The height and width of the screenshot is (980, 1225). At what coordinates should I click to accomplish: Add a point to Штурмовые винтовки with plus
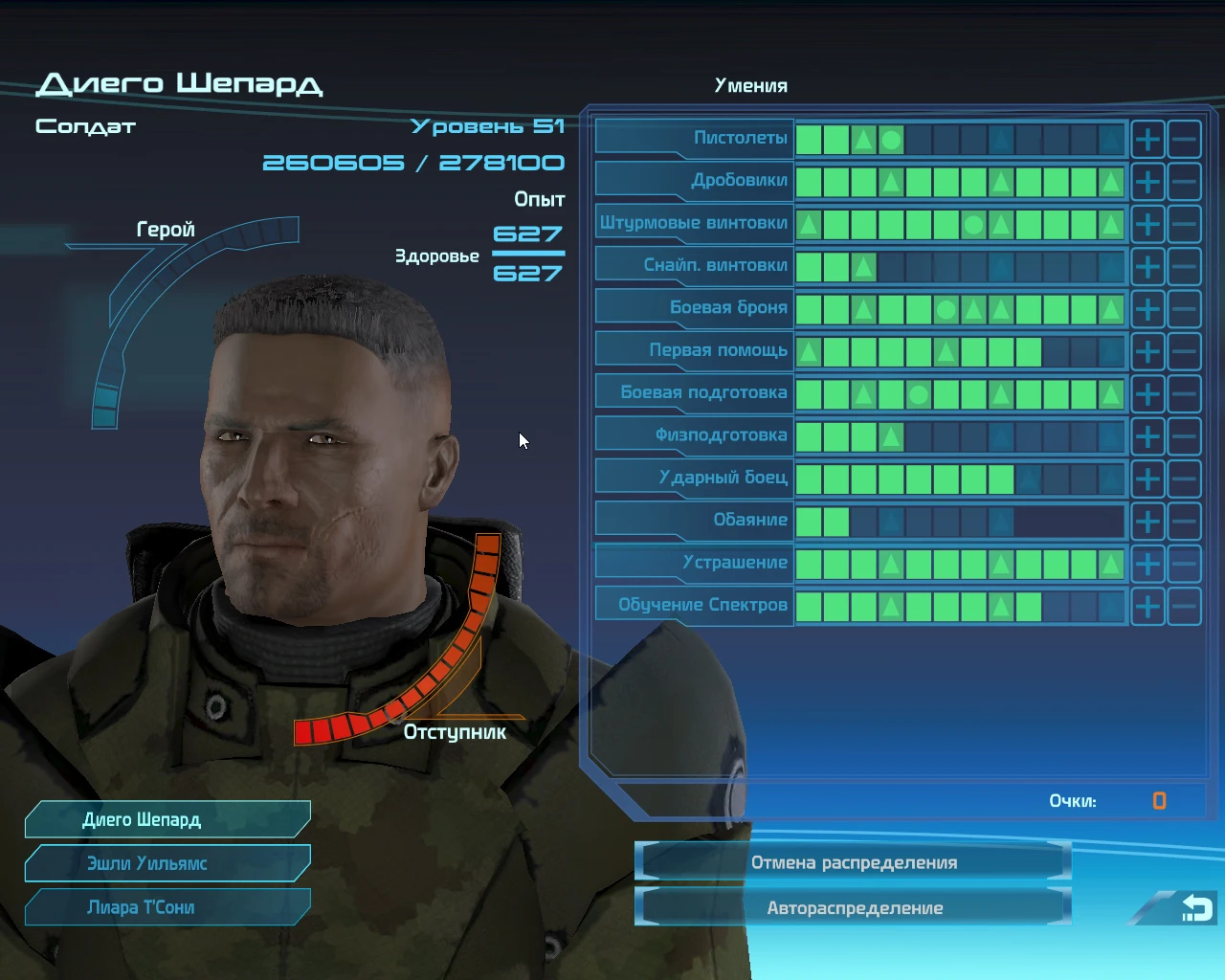click(x=1147, y=223)
